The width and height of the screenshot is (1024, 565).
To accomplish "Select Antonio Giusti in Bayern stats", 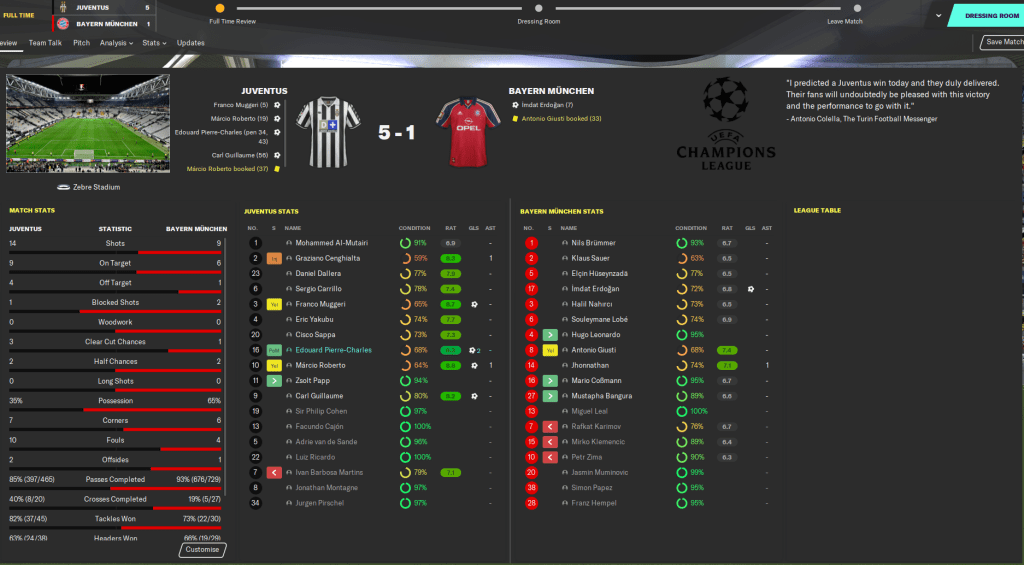I will click(594, 350).
